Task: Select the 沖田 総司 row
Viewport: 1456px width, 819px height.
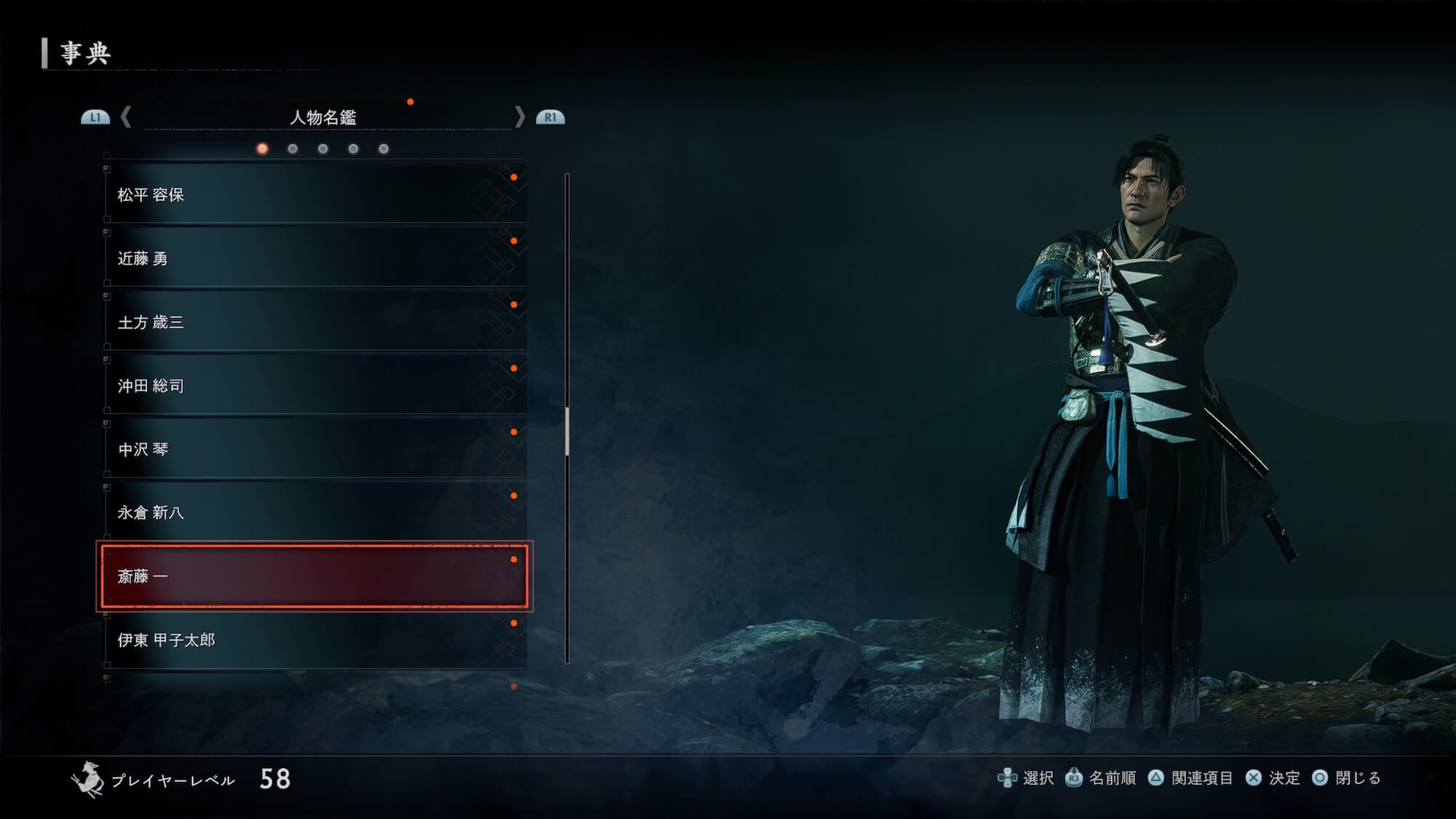Action: 314,386
